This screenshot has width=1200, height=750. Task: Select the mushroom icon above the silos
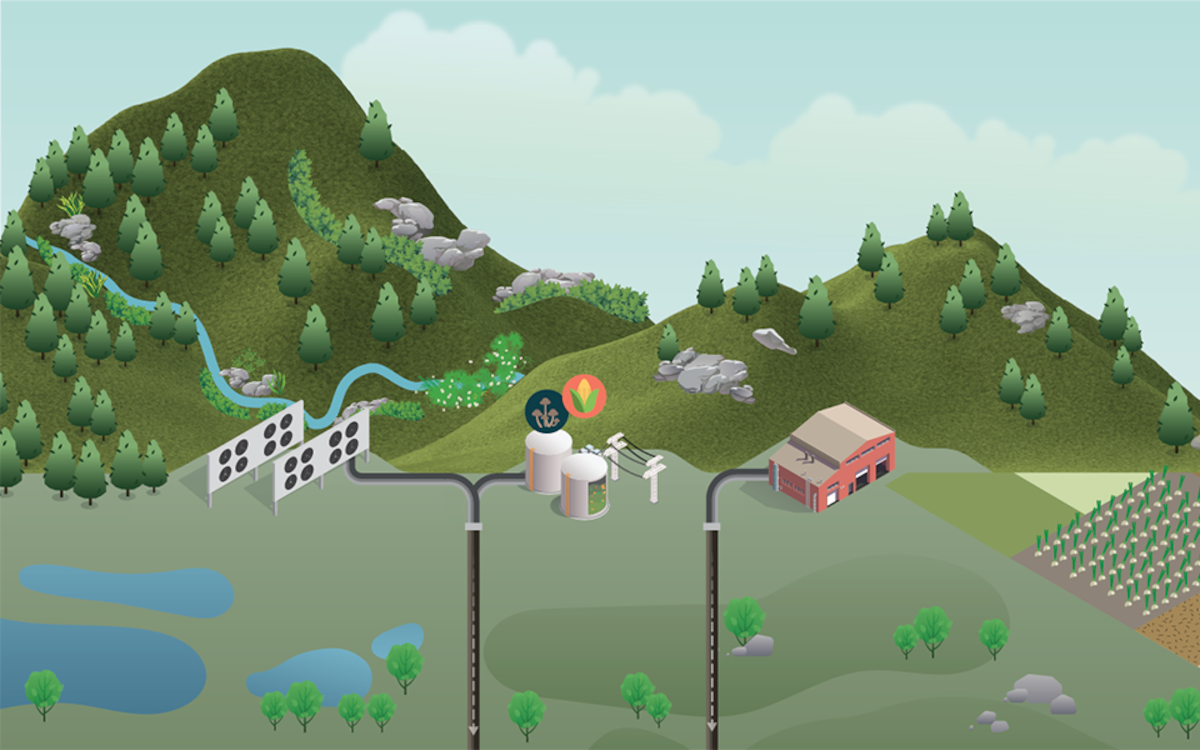point(547,410)
